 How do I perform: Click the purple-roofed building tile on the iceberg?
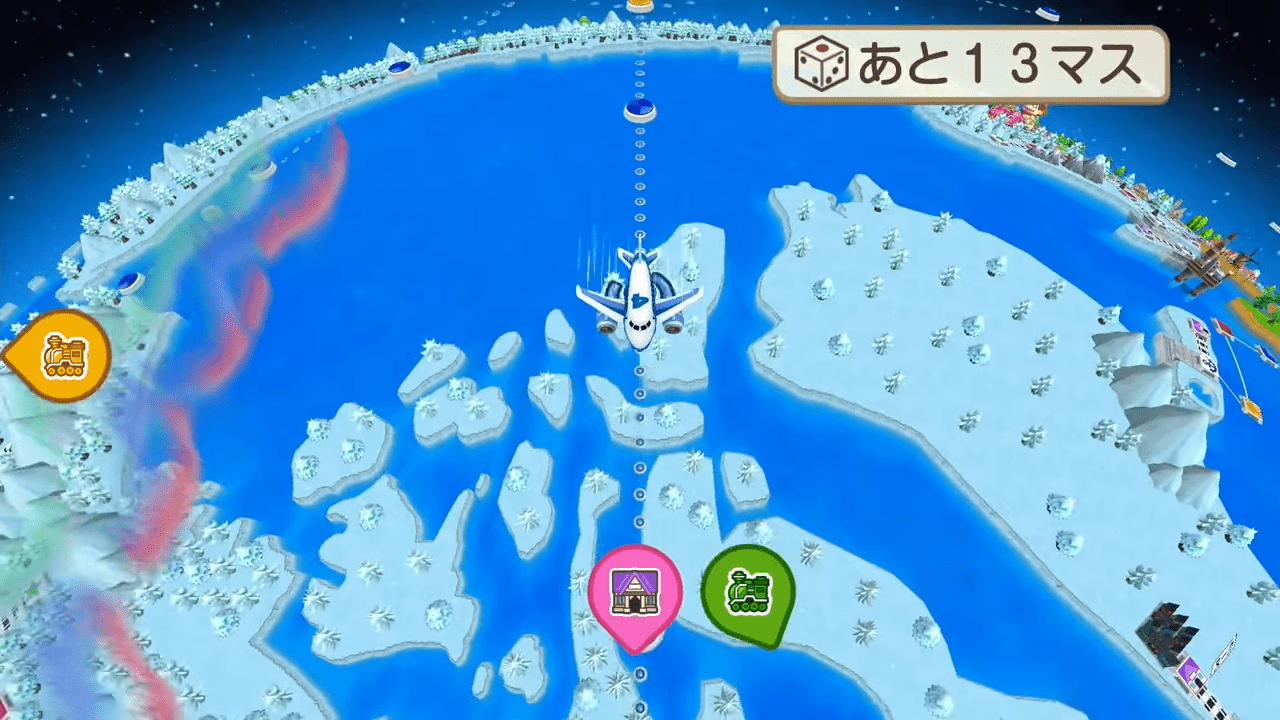pyautogui.click(x=1196, y=326)
